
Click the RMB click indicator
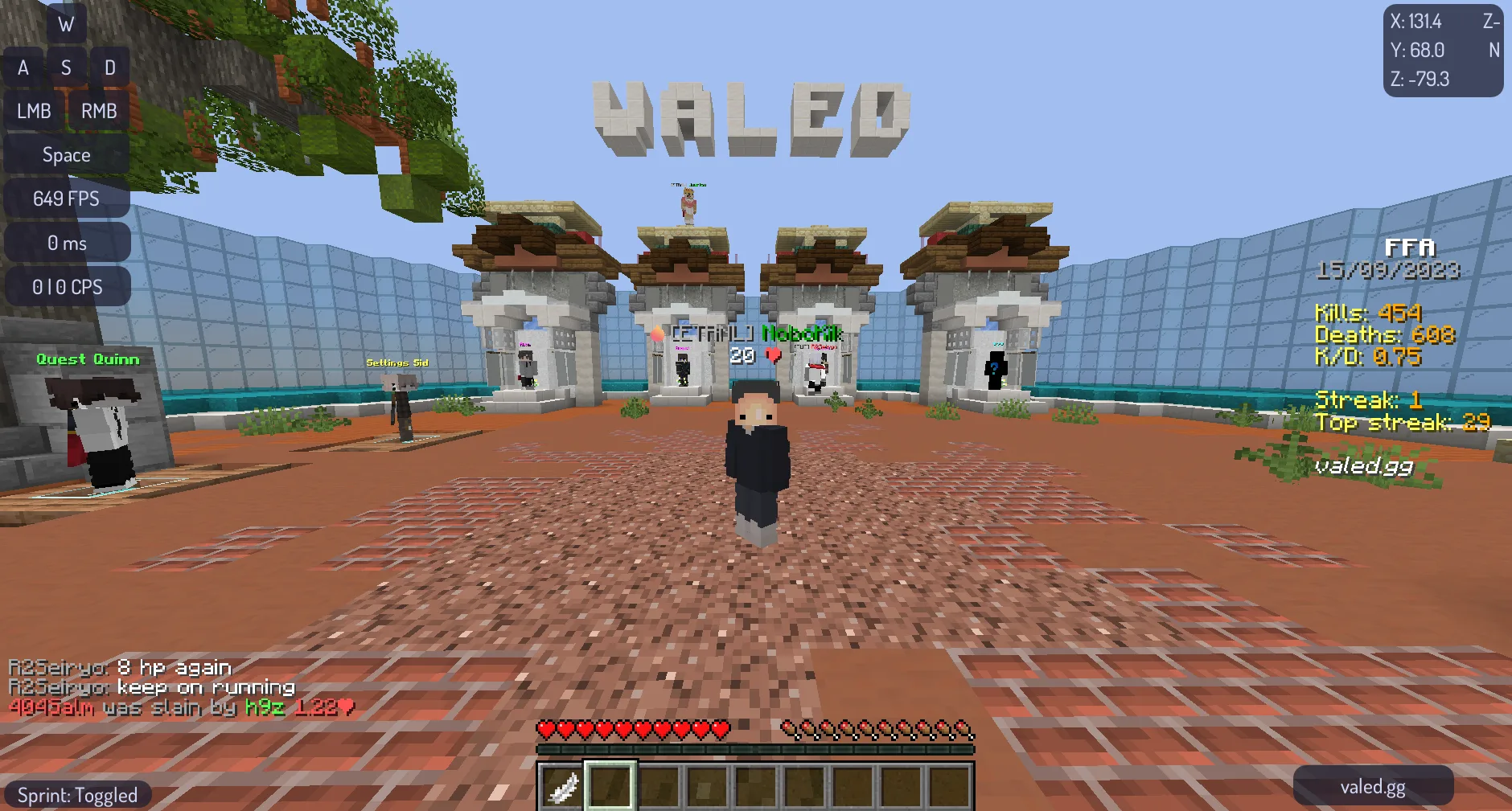coord(98,111)
